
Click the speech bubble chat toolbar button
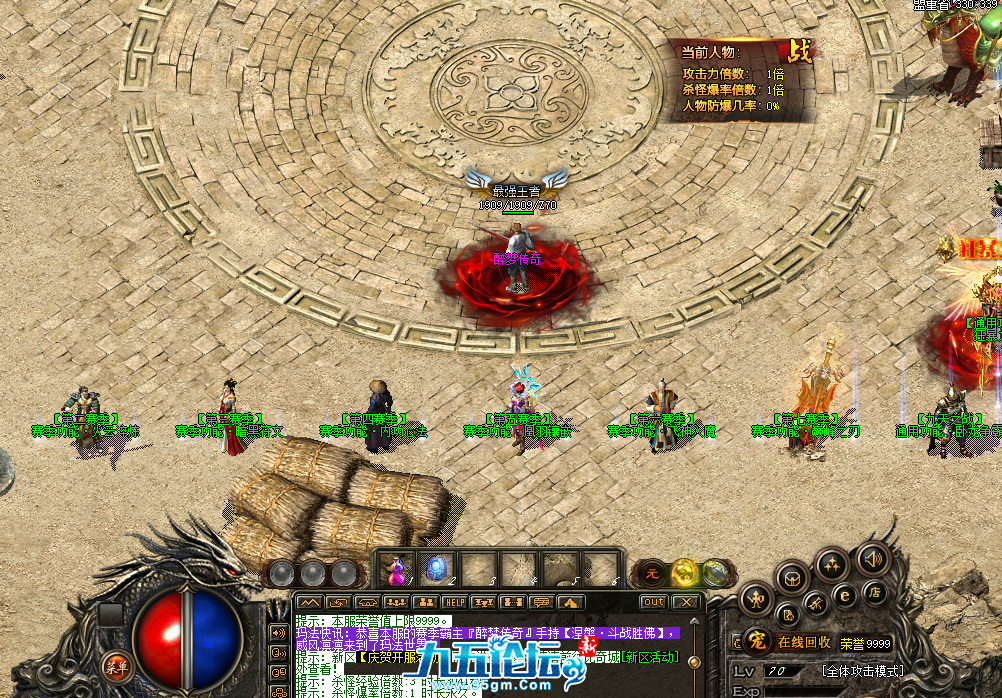(x=541, y=602)
